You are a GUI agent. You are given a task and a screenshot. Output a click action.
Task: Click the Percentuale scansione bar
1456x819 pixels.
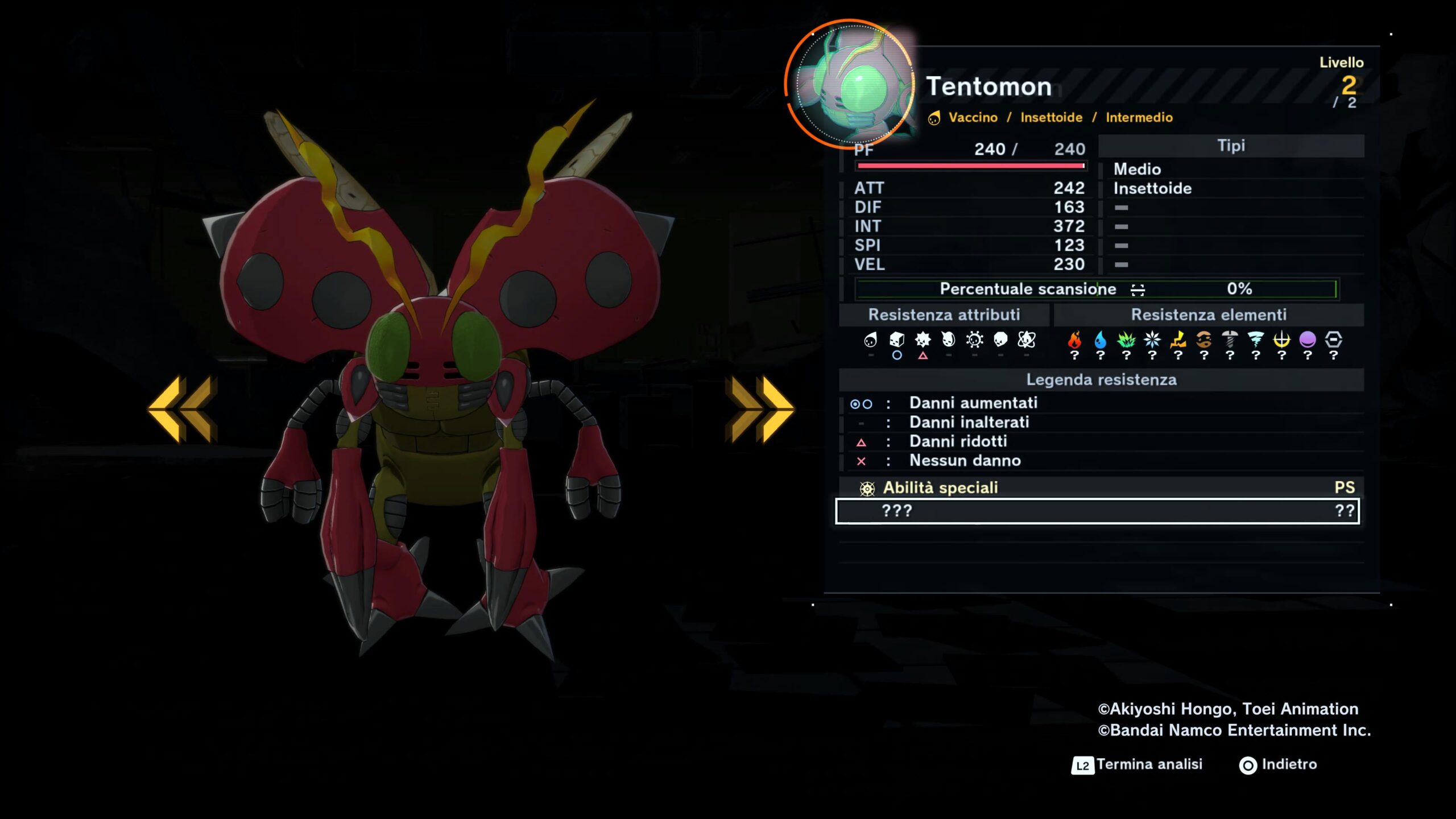(1096, 289)
